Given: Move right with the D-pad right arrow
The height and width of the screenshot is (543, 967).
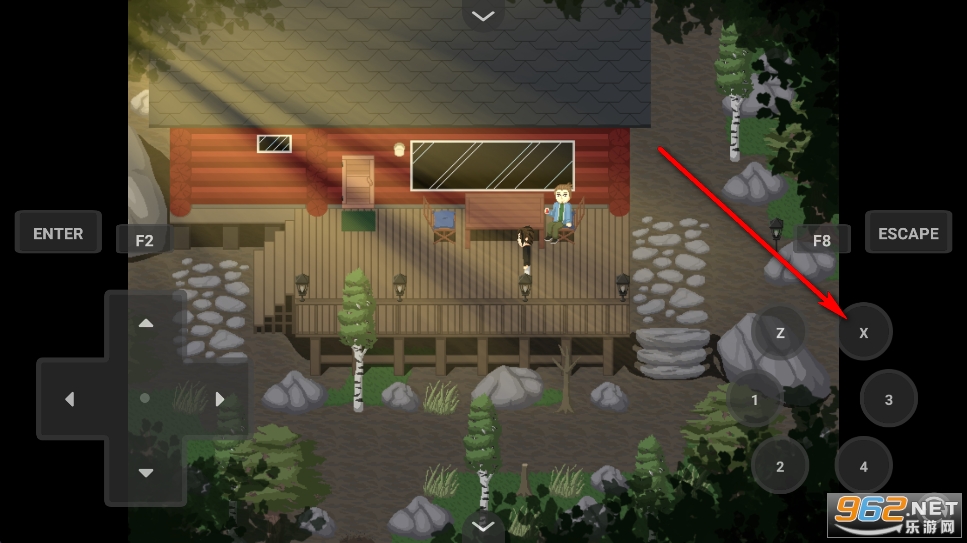Looking at the screenshot, I should coord(220,399).
